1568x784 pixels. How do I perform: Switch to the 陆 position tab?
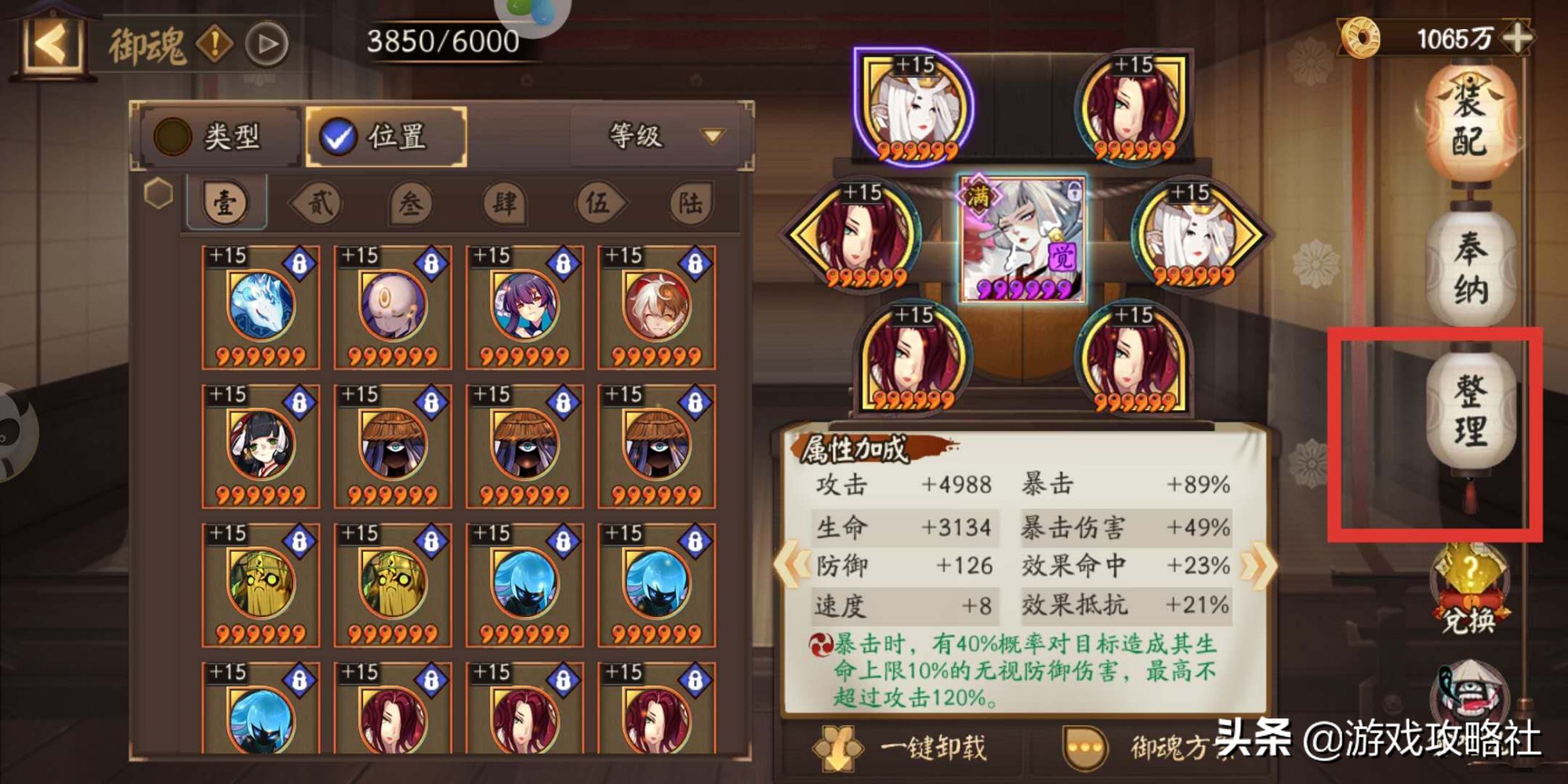690,204
